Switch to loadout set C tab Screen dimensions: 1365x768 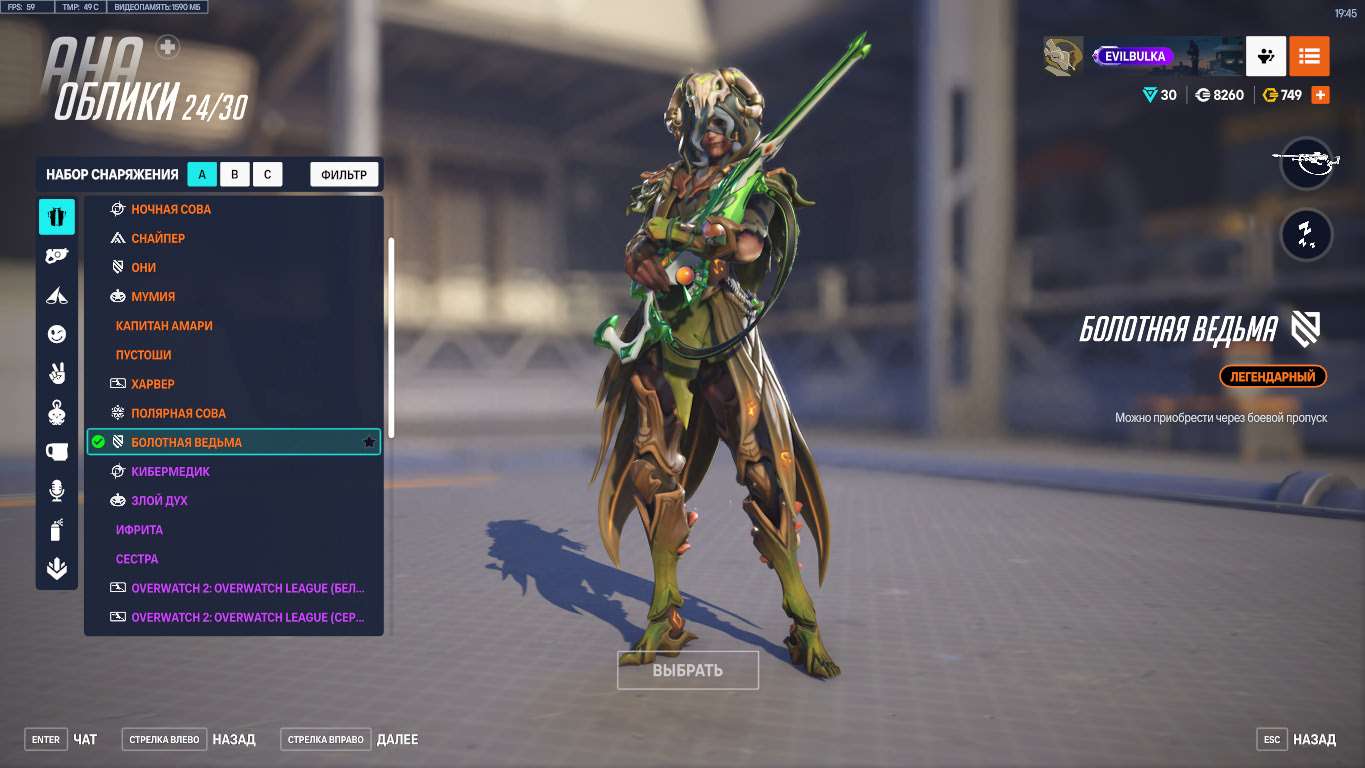coord(267,173)
